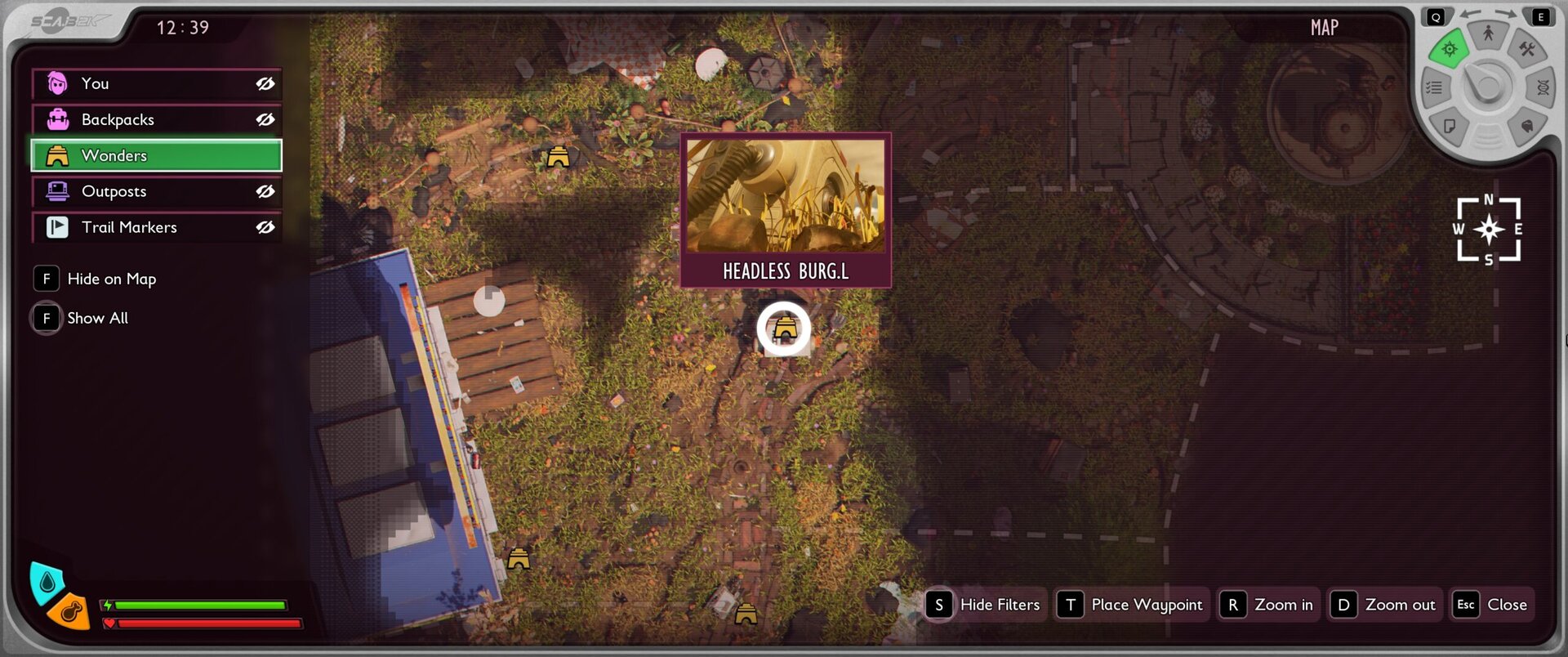
Task: Close the map screen
Action: click(1491, 605)
